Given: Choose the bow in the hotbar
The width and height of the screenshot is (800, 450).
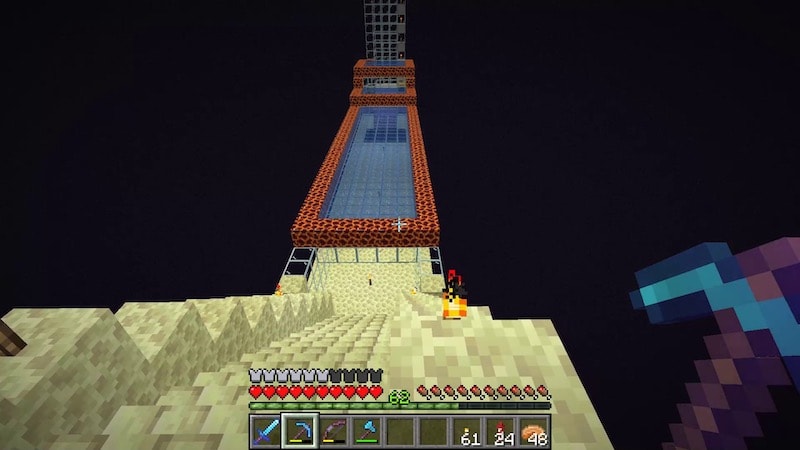Looking at the screenshot, I should [333, 431].
